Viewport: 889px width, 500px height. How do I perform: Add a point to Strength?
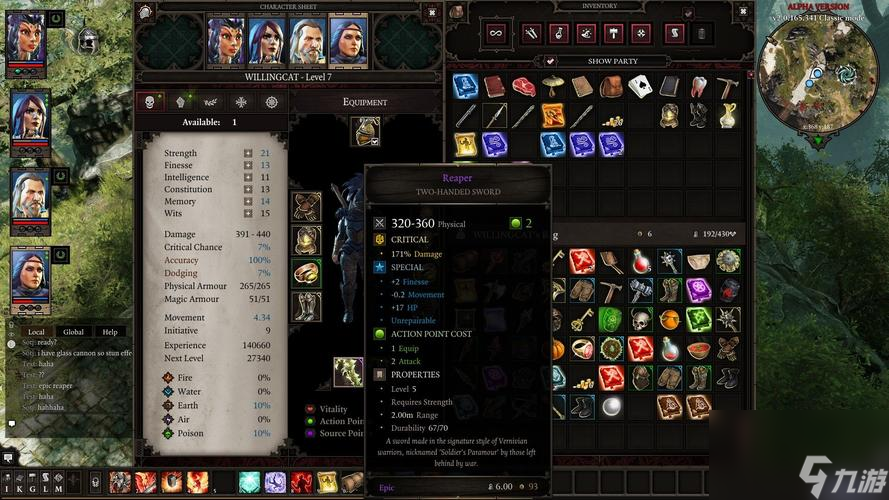(x=248, y=154)
